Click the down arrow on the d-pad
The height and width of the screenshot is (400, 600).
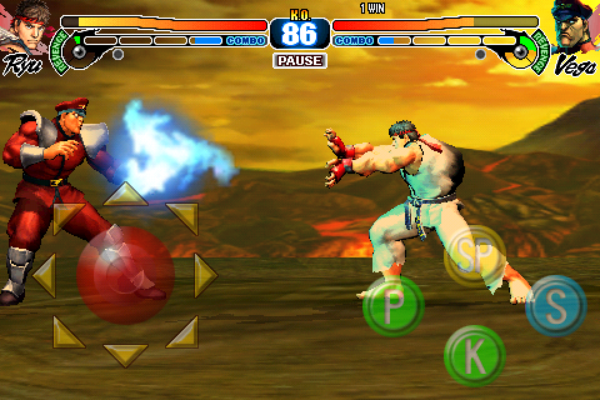pos(125,354)
